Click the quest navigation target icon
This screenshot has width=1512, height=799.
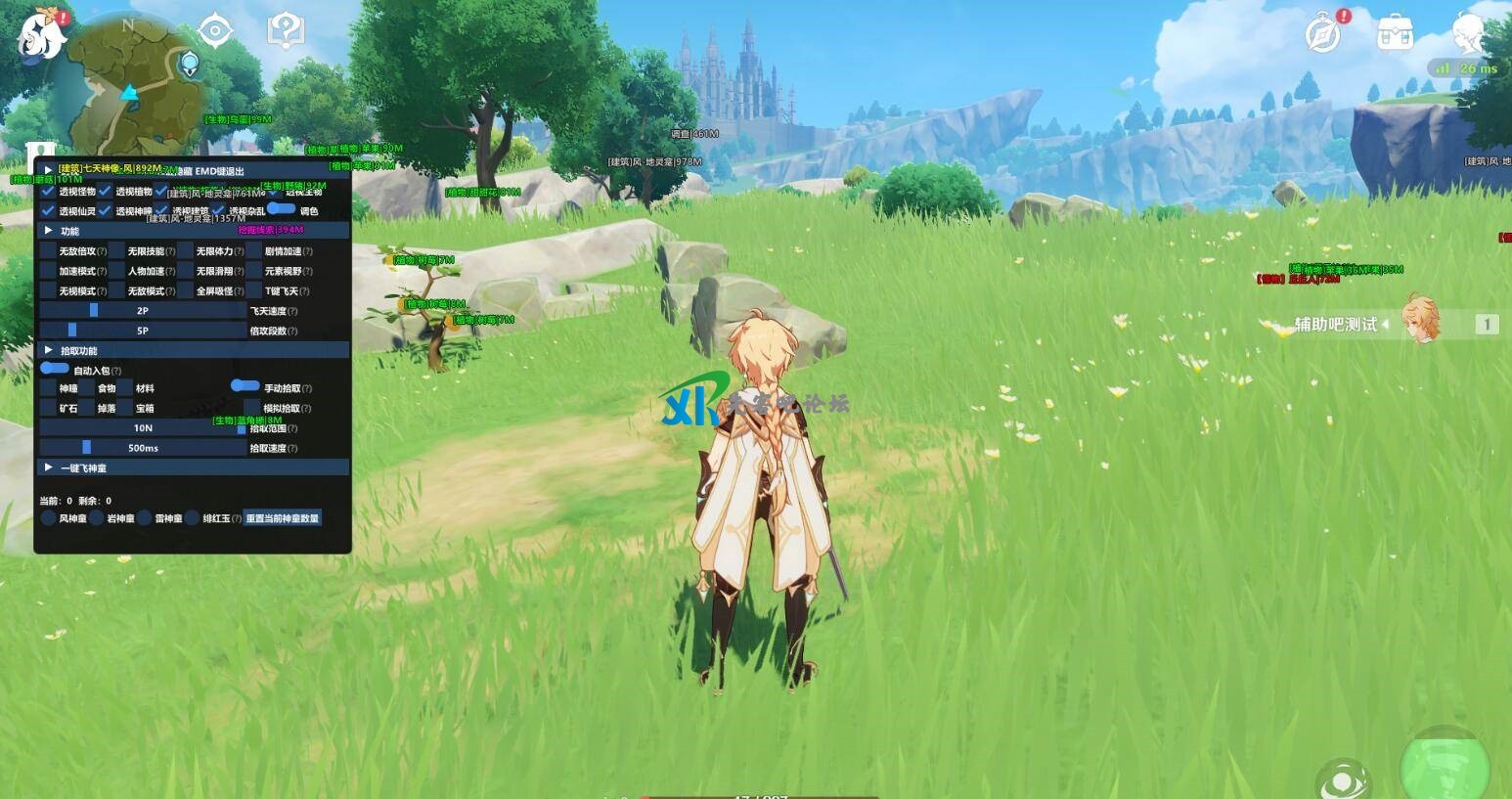[214, 31]
